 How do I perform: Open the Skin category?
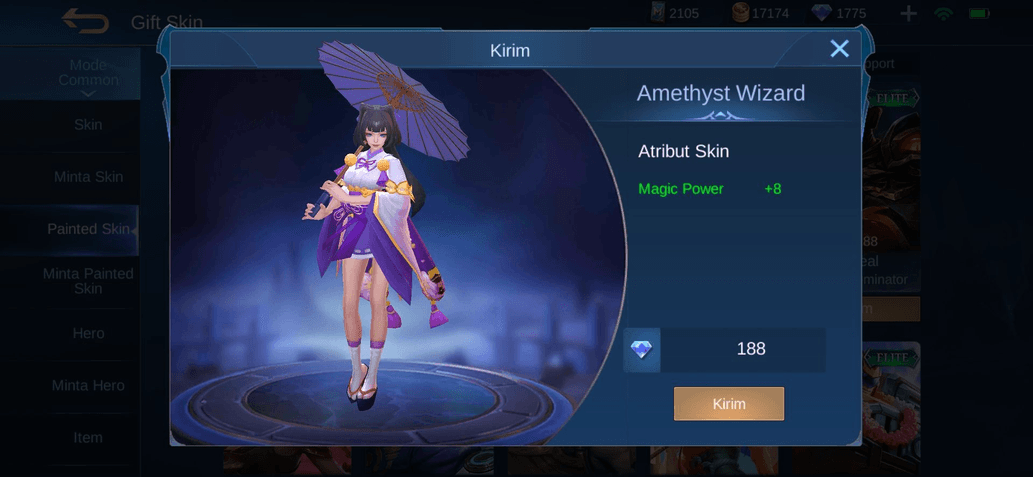[x=88, y=125]
